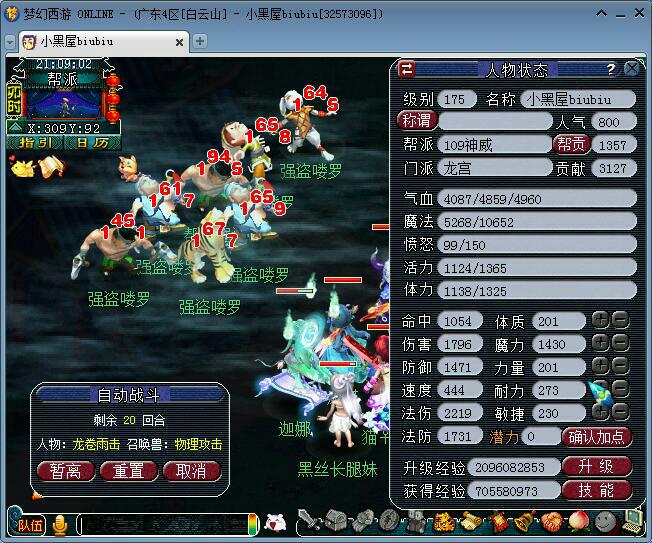Increase 体质 with its plus button
The image size is (652, 543).
pos(599,321)
